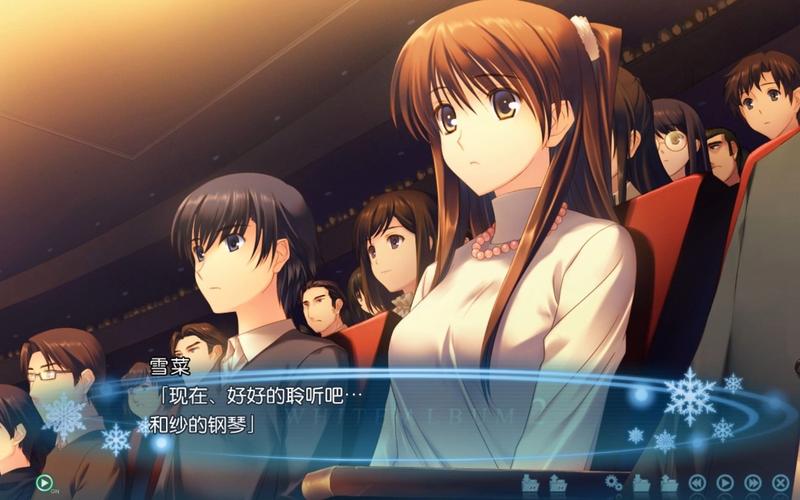This screenshot has width=800, height=500.
Task: Open the gears settings icon
Action: coord(613,483)
